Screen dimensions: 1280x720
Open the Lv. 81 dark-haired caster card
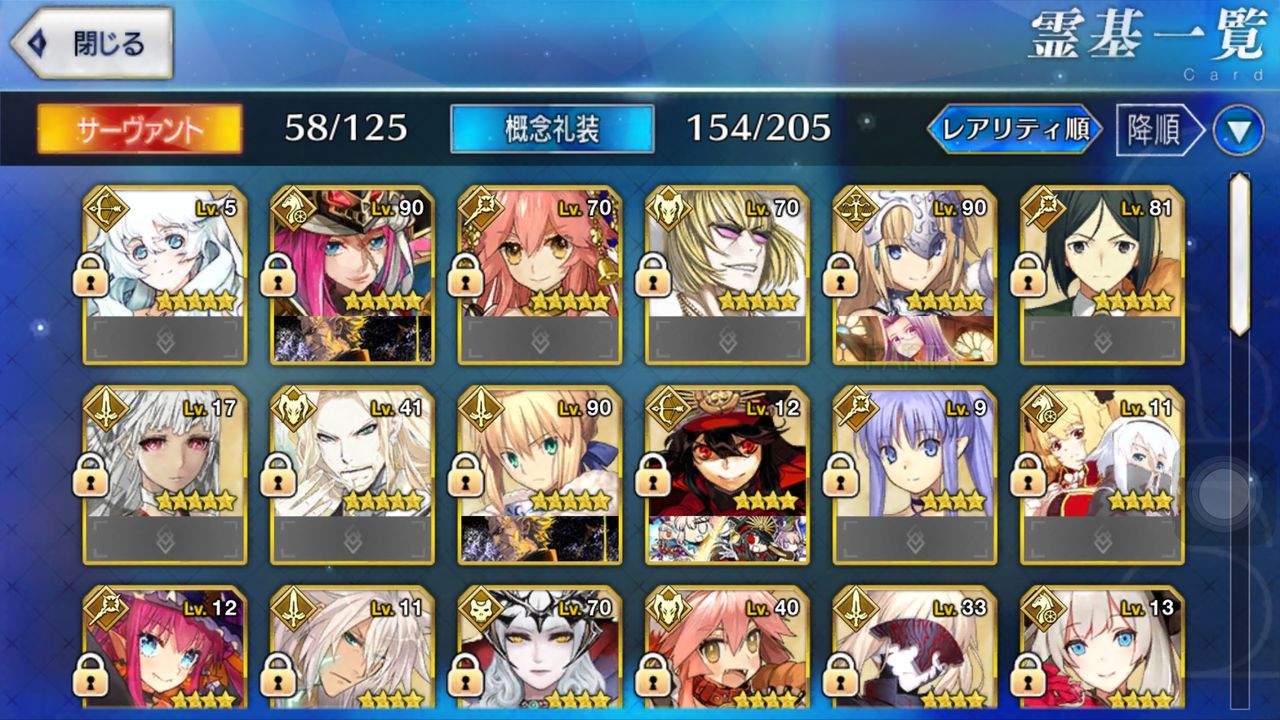click(1102, 273)
